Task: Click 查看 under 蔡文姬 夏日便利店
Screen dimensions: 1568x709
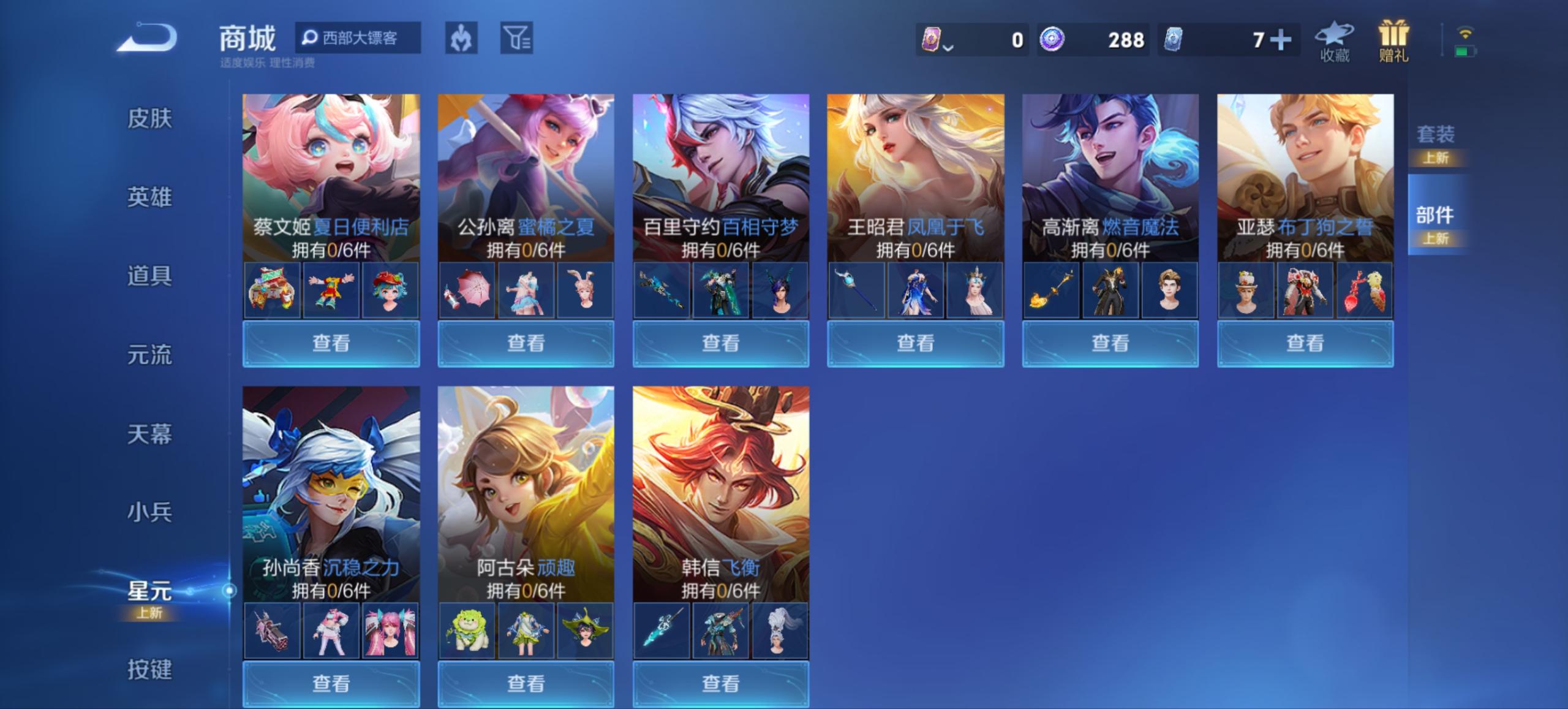Action: (x=331, y=344)
